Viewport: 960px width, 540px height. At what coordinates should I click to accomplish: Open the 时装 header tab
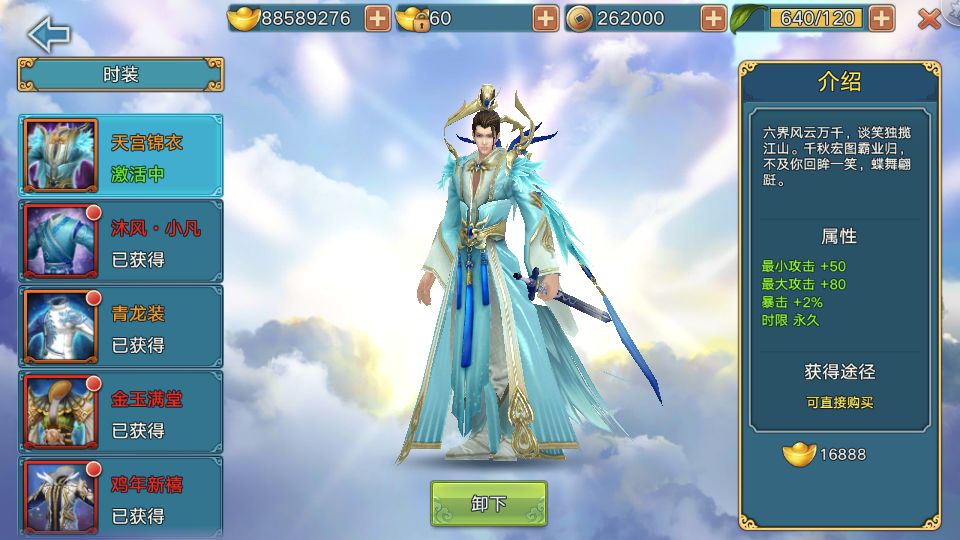pyautogui.click(x=121, y=75)
